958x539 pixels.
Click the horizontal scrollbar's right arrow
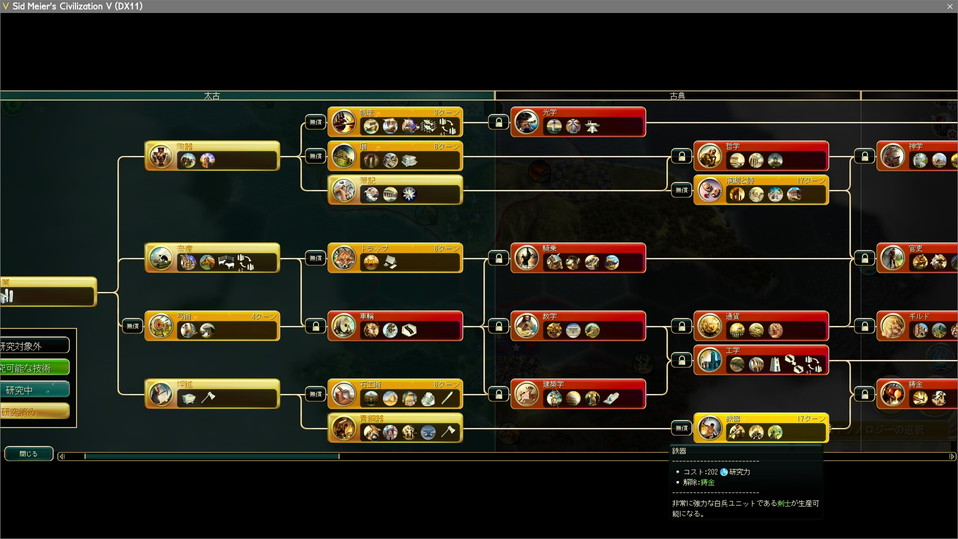click(x=952, y=457)
